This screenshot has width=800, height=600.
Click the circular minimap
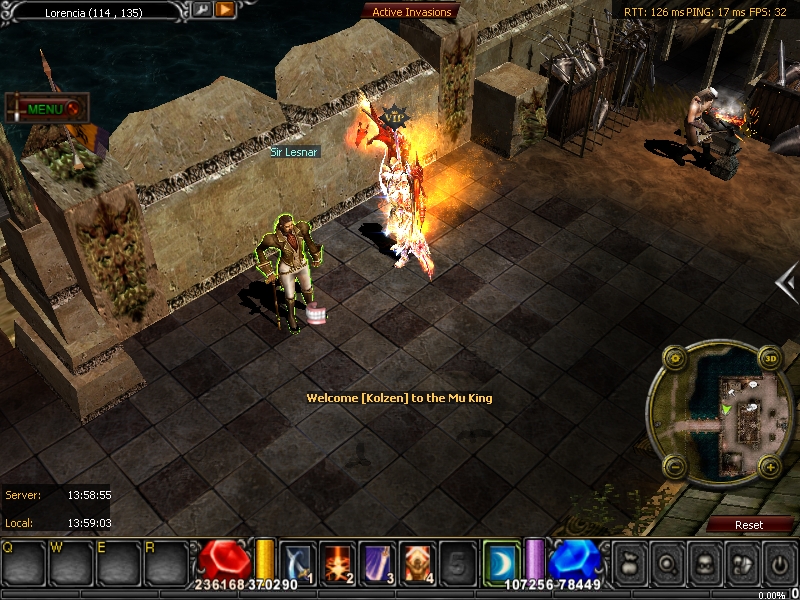pyautogui.click(x=722, y=412)
